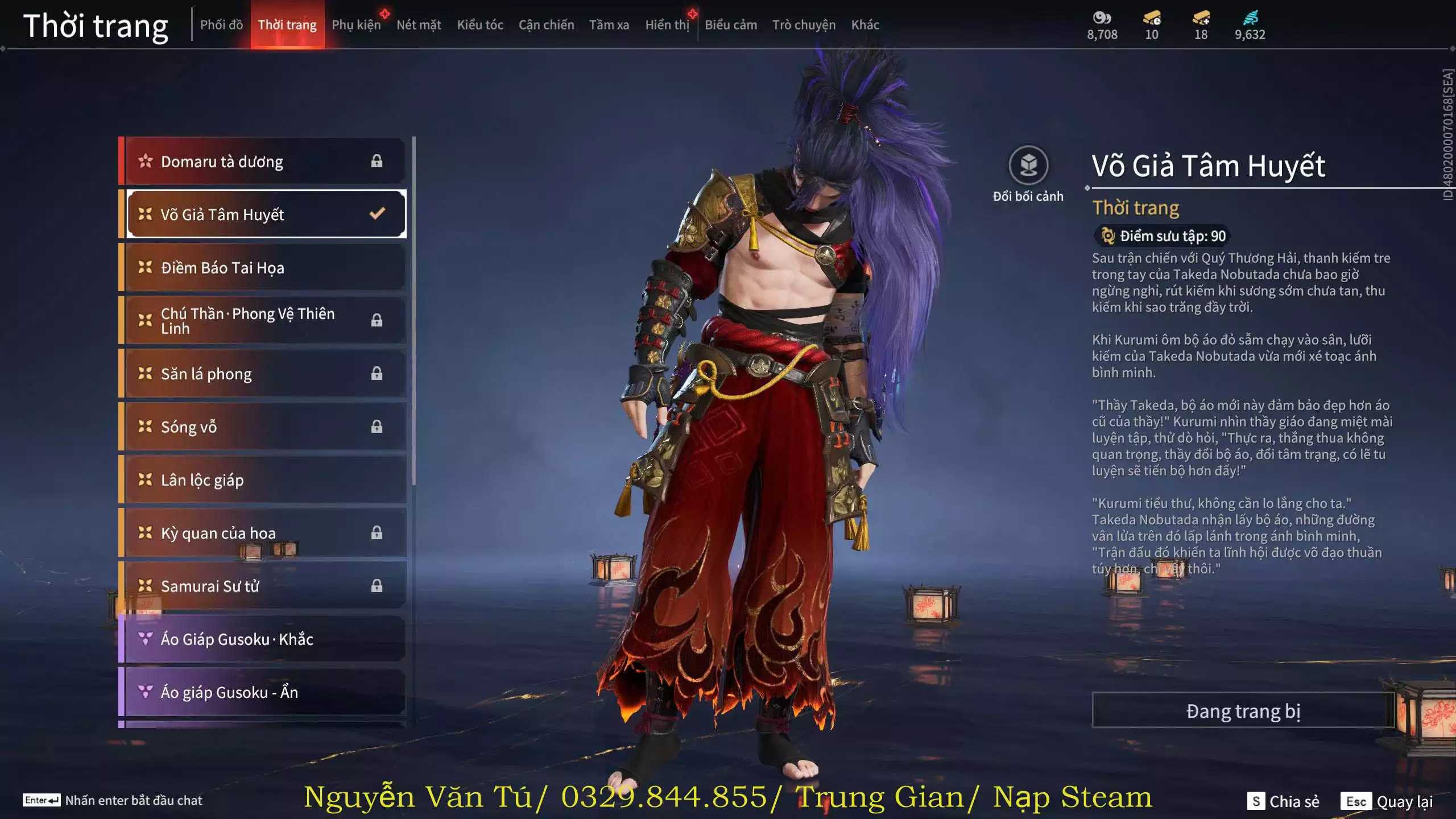Screen dimensions: 1456x819
Task: Click the Đổi bối cảnh background icon
Action: coord(1028,166)
